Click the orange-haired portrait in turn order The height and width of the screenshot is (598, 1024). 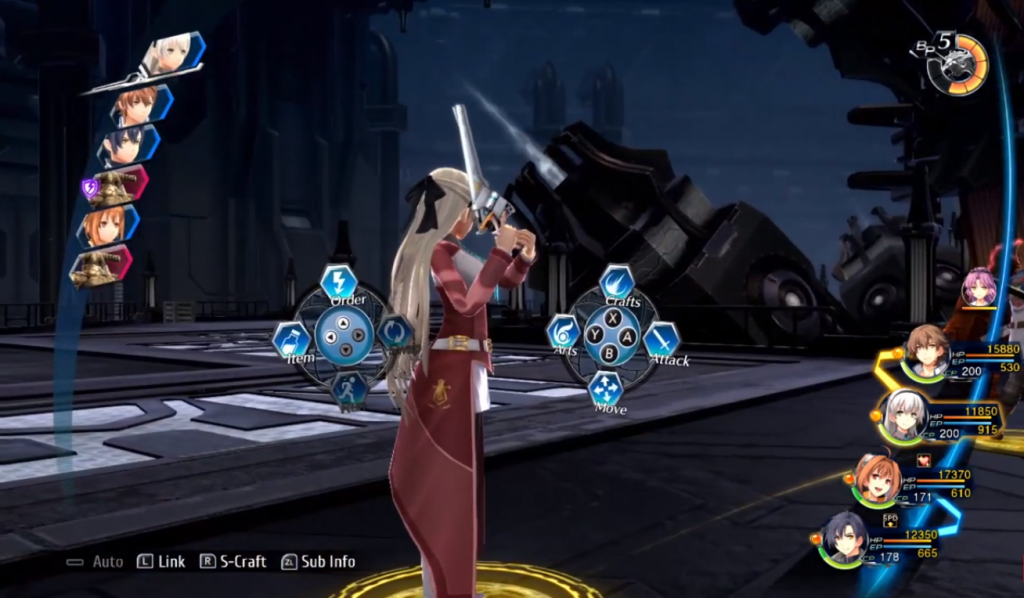pos(105,227)
